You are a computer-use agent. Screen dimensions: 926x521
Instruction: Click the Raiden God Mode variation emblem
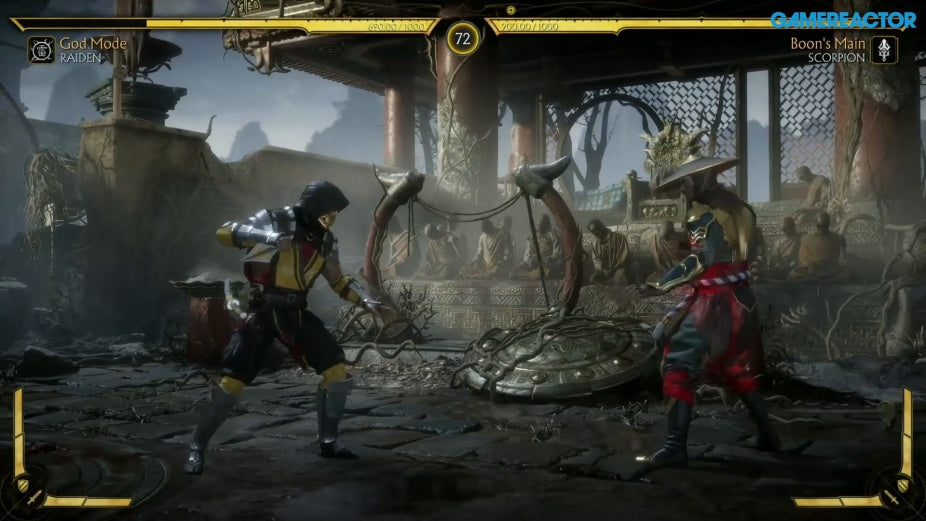click(x=41, y=50)
